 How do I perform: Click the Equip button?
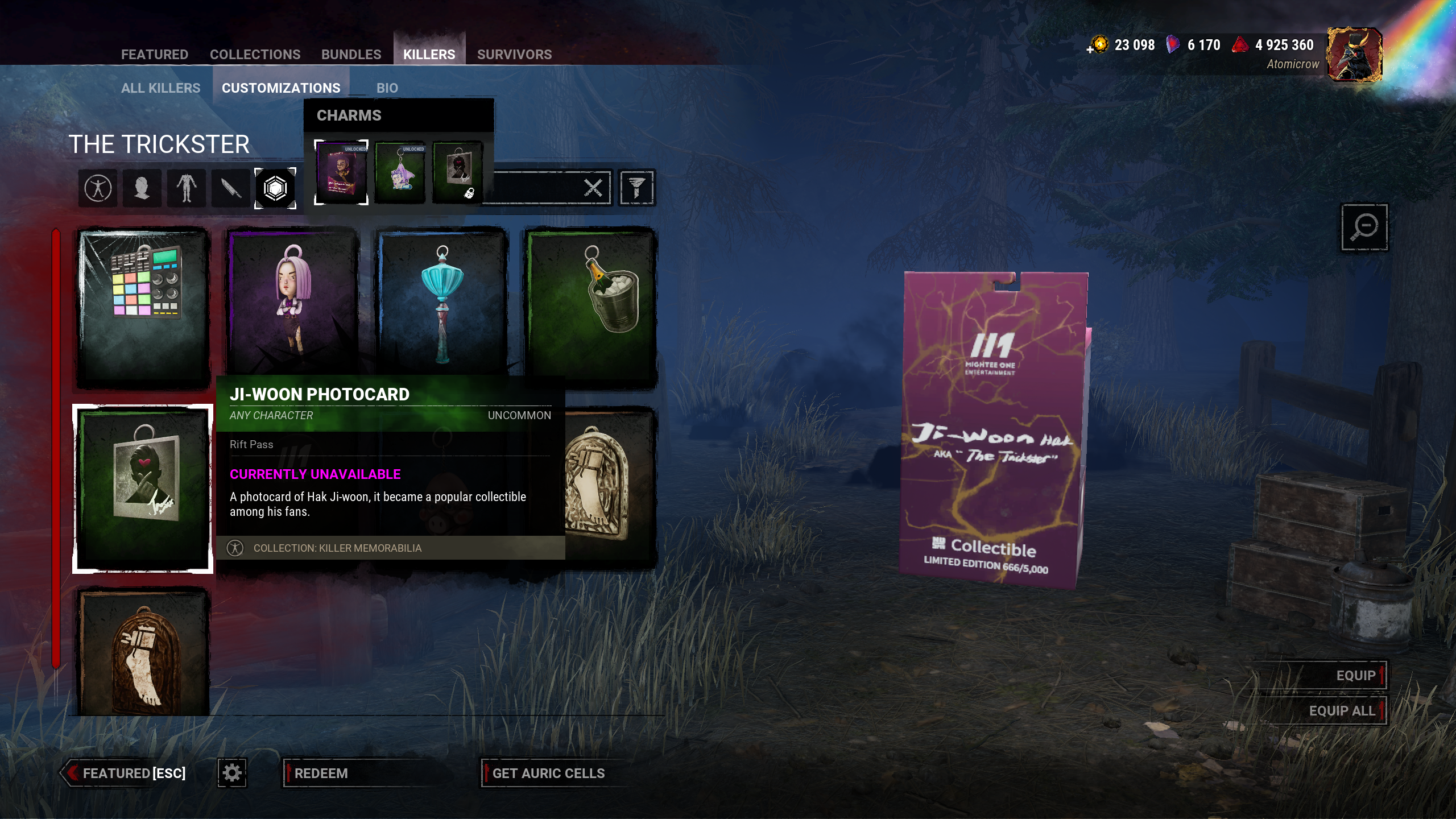tap(1355, 676)
